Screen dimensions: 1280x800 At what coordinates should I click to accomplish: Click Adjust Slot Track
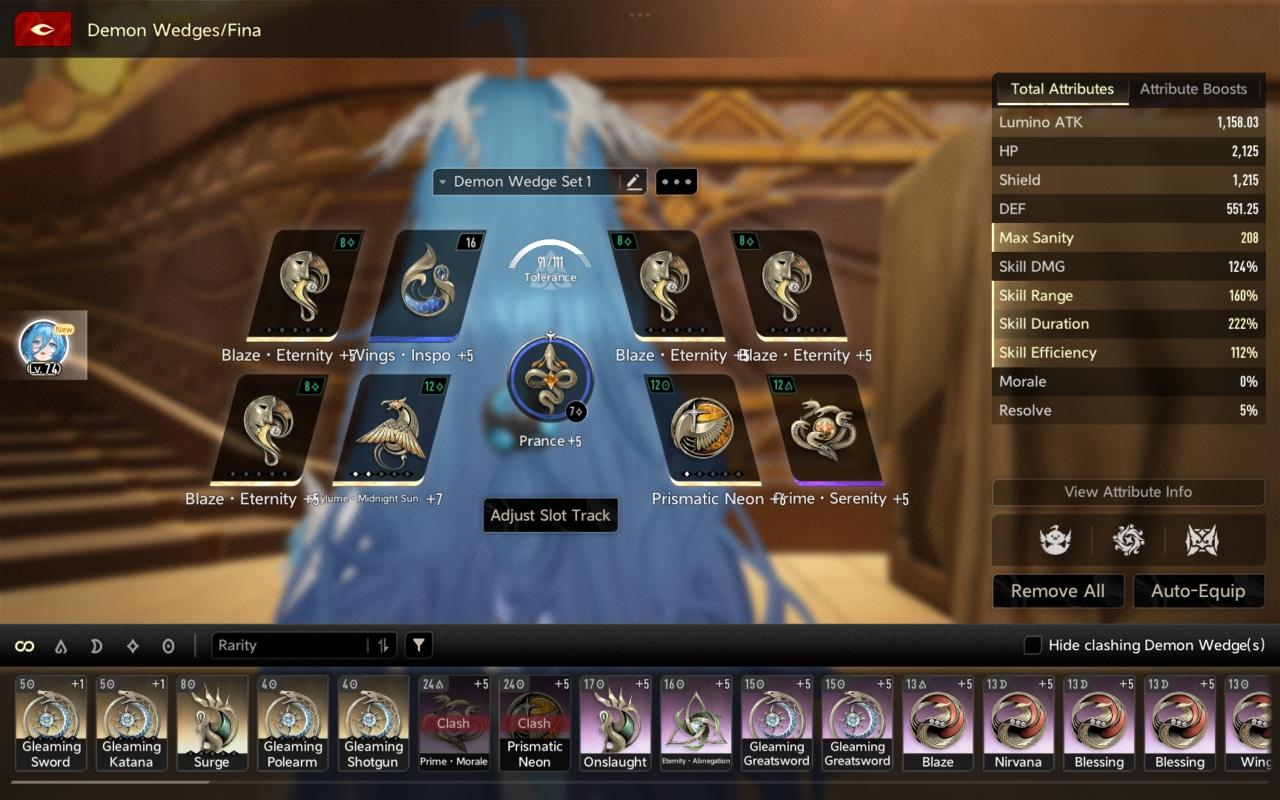coord(550,515)
